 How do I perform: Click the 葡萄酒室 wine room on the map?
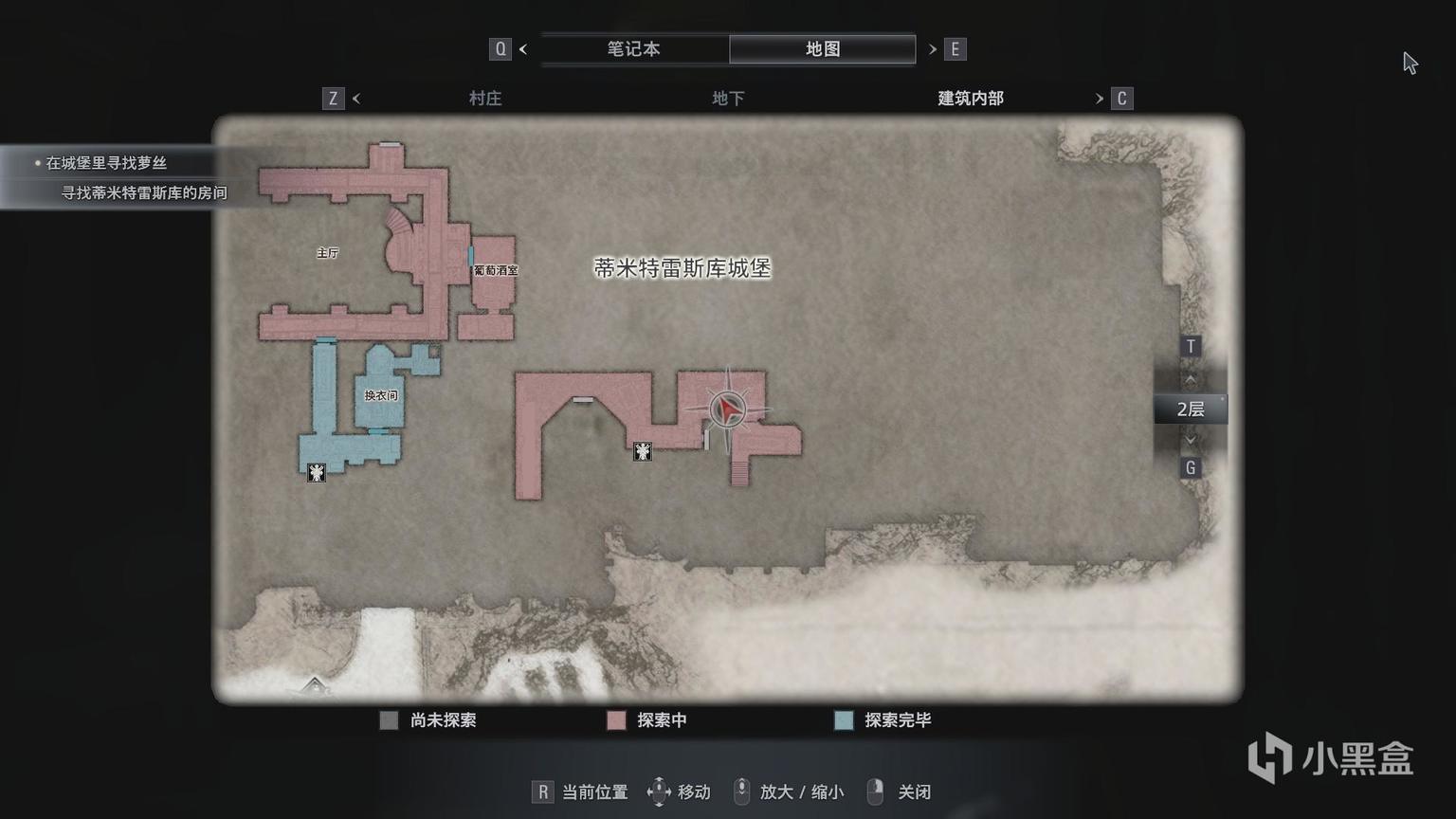[x=496, y=271]
